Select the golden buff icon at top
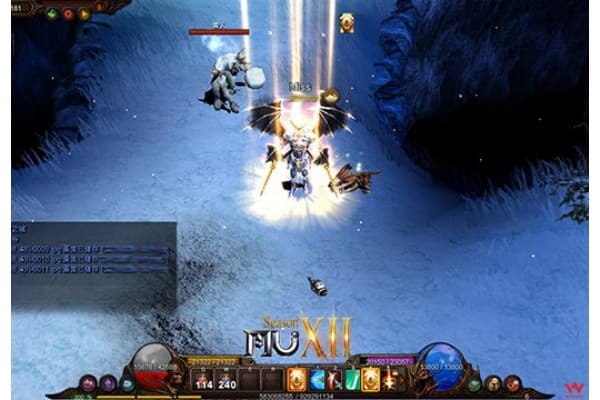Screen dimensions: 600x400 [x=347, y=22]
